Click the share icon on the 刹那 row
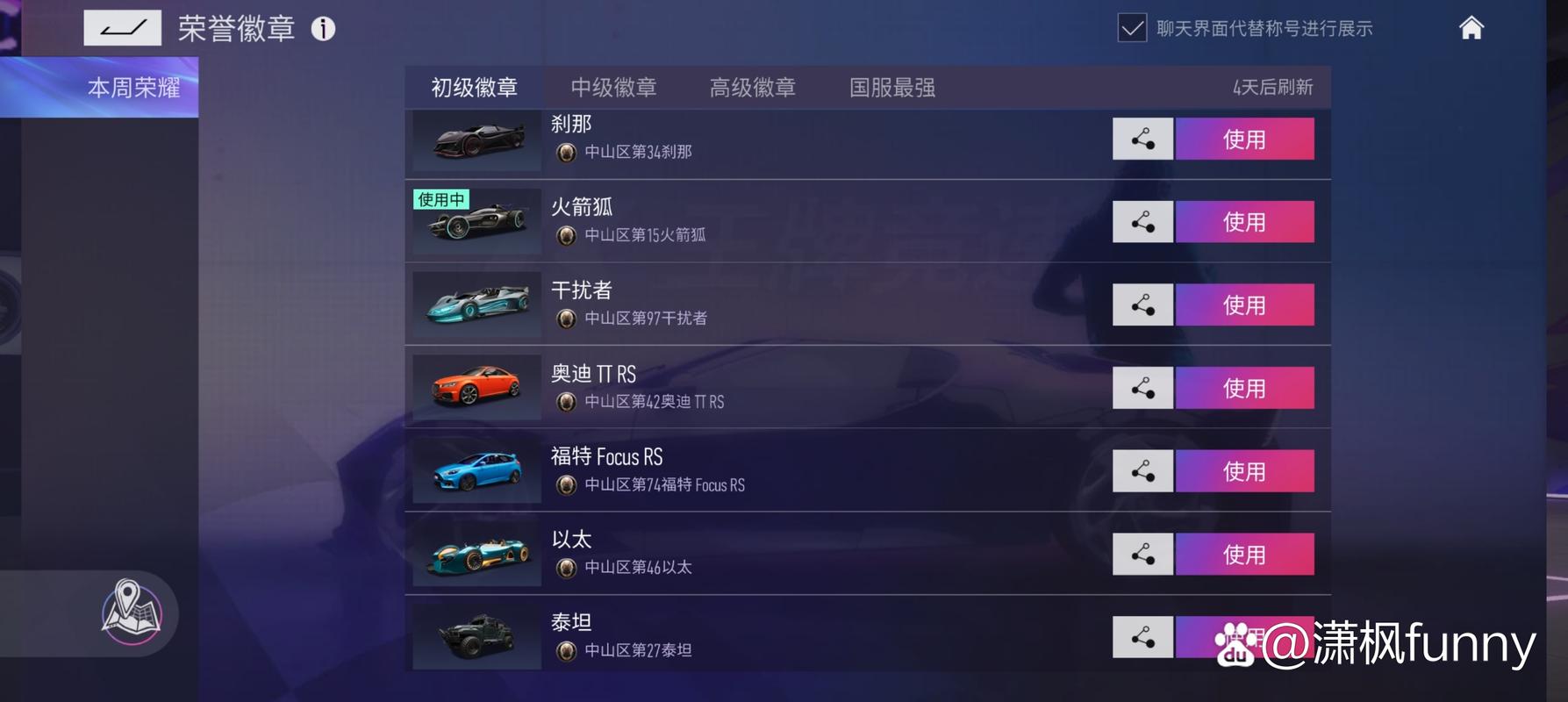The width and height of the screenshot is (1568, 702). pos(1142,139)
